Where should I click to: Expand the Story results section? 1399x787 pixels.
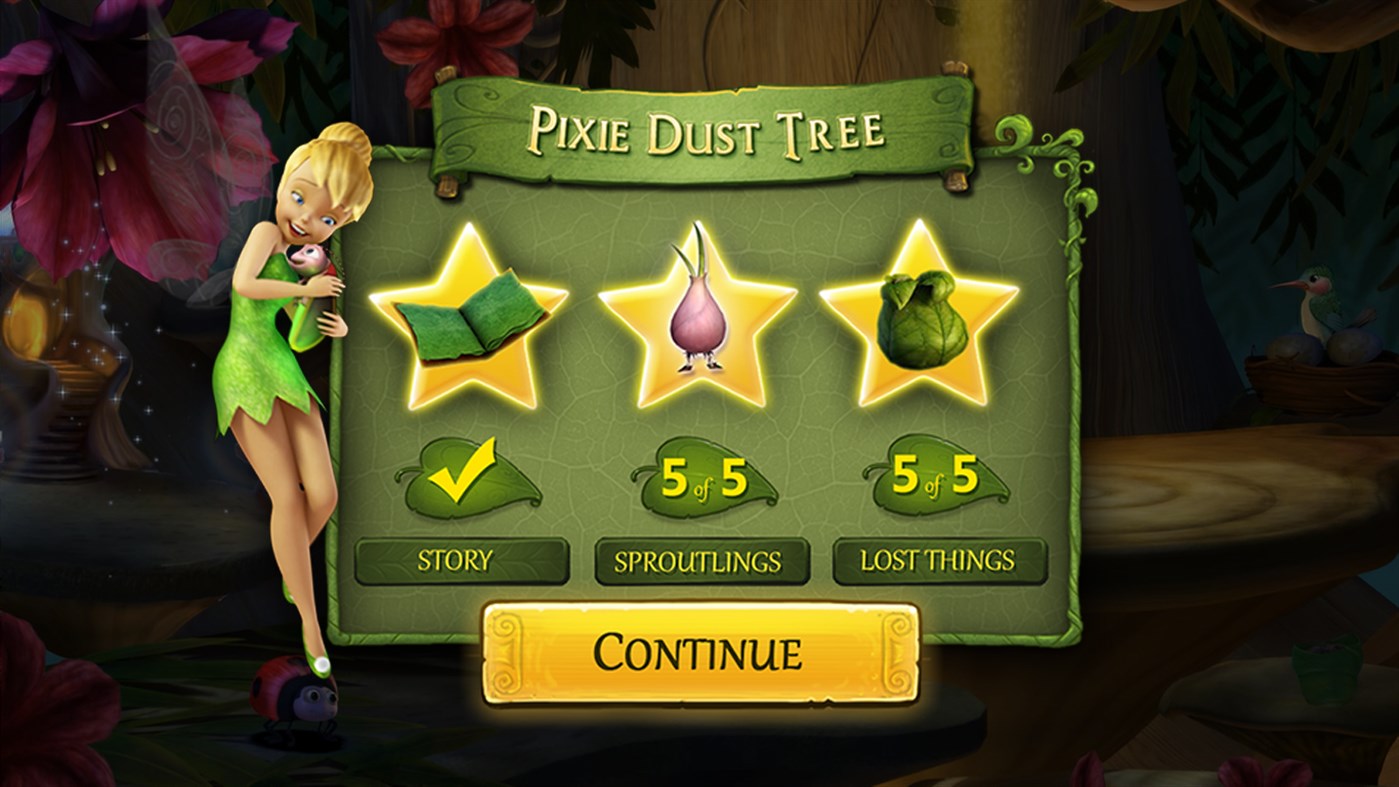coord(462,562)
